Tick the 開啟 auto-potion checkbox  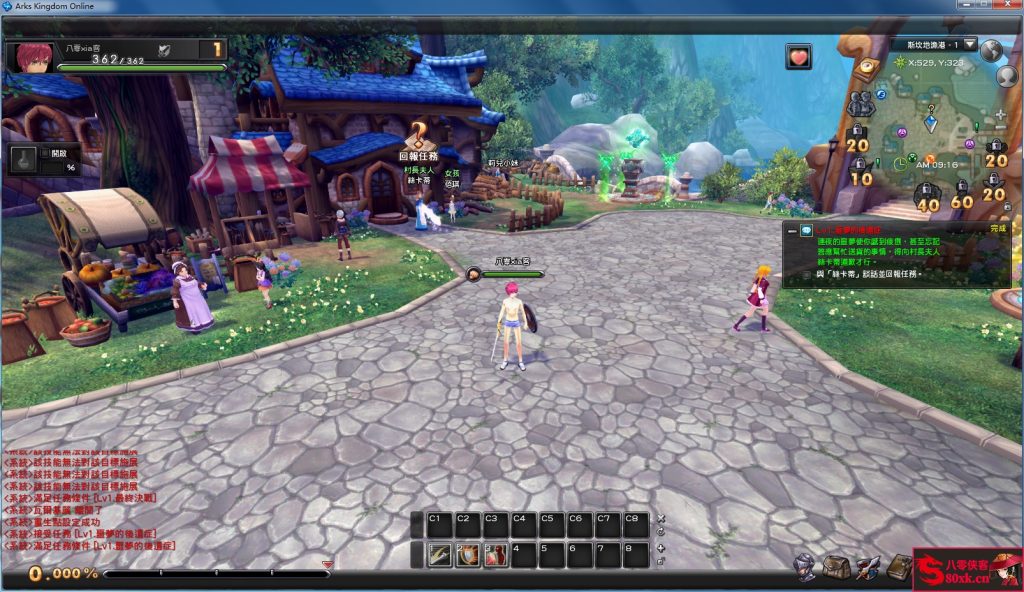click(46, 153)
